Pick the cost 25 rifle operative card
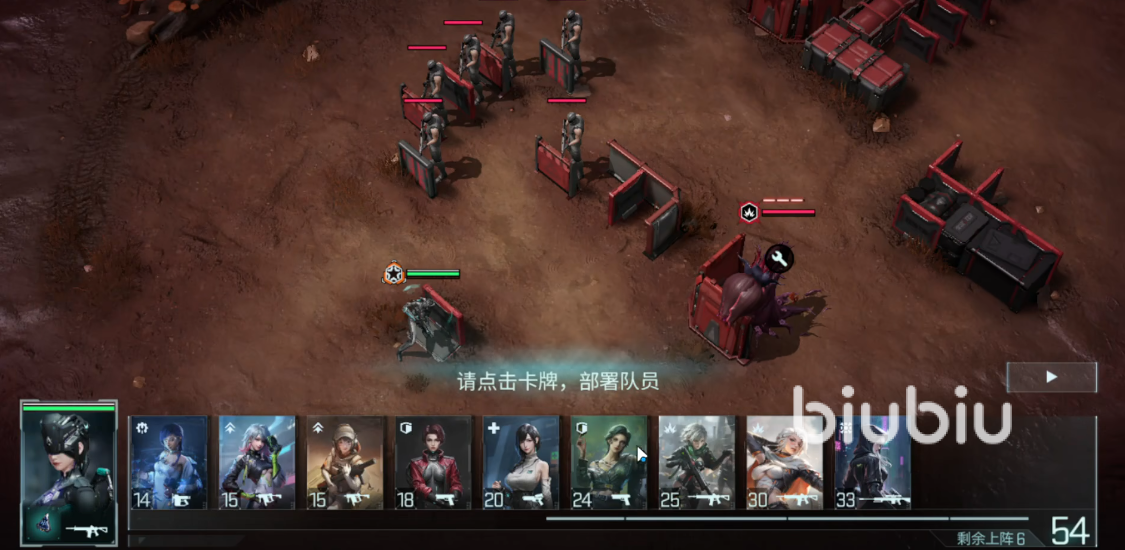1125x550 pixels. pyautogui.click(x=696, y=462)
